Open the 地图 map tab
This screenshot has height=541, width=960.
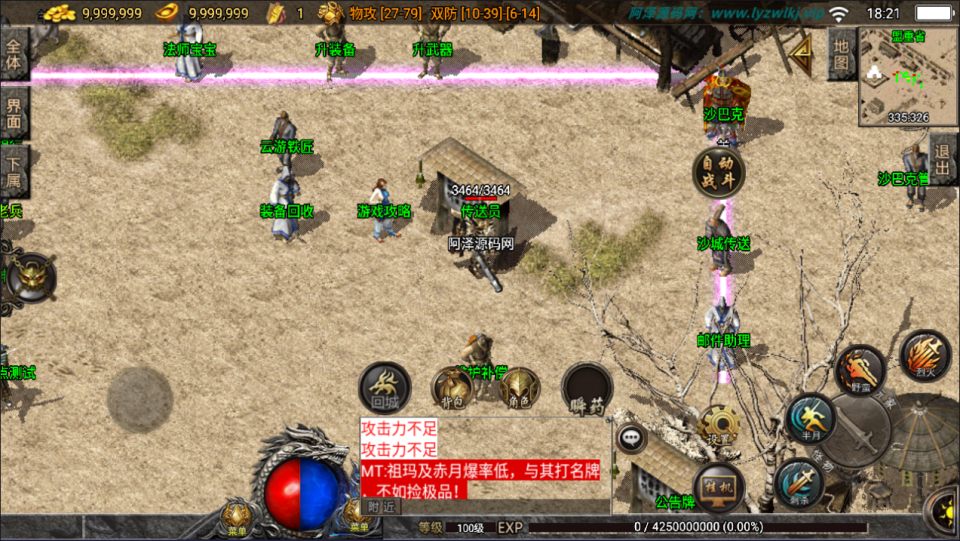coord(842,54)
